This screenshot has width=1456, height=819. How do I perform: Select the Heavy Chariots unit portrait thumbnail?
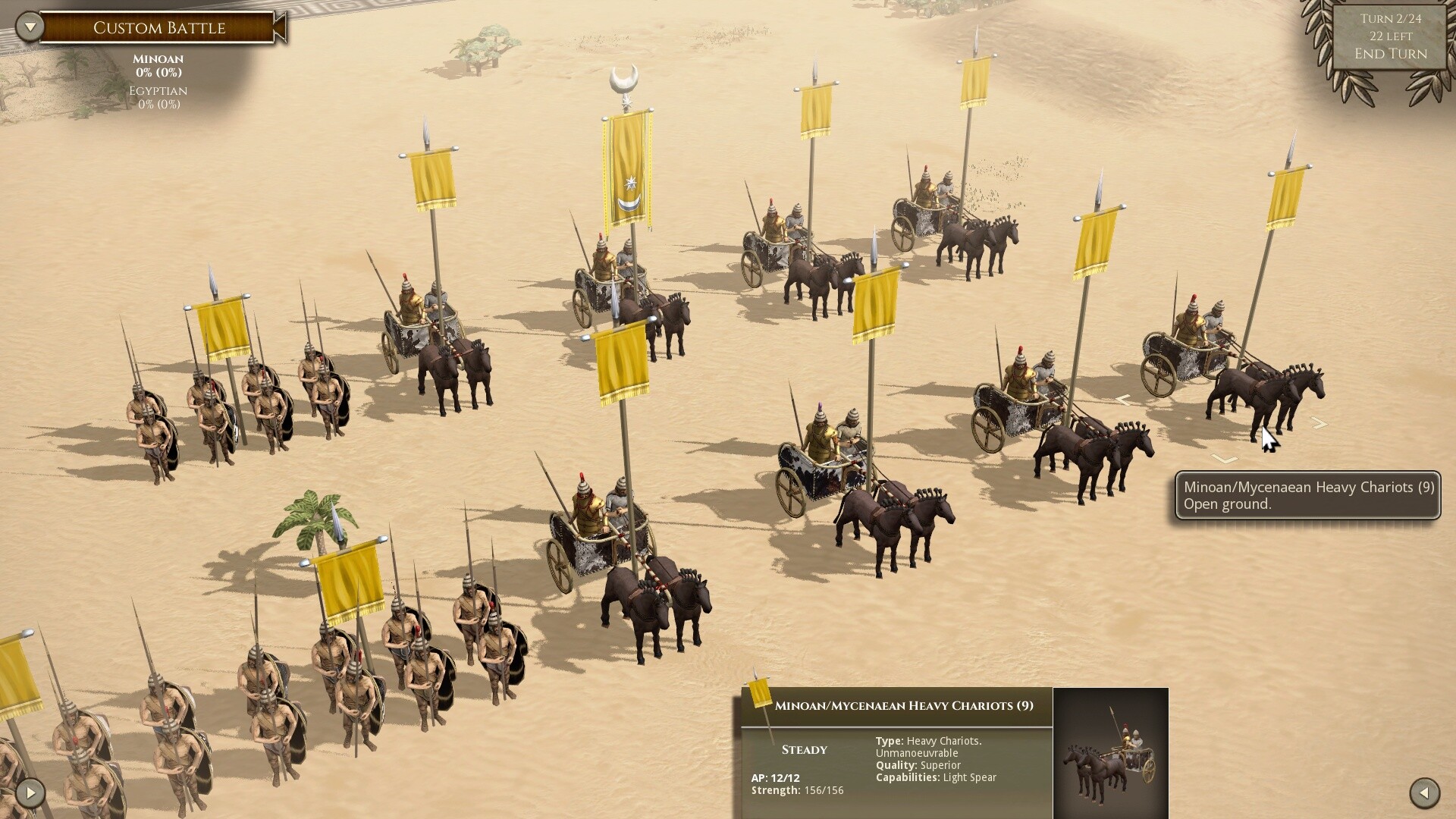click(x=1110, y=752)
